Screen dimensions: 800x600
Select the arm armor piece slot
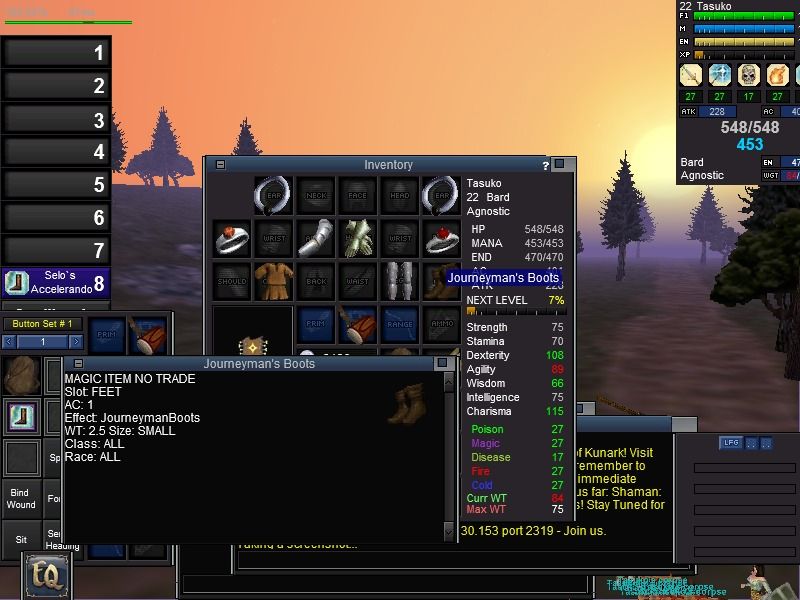315,239
